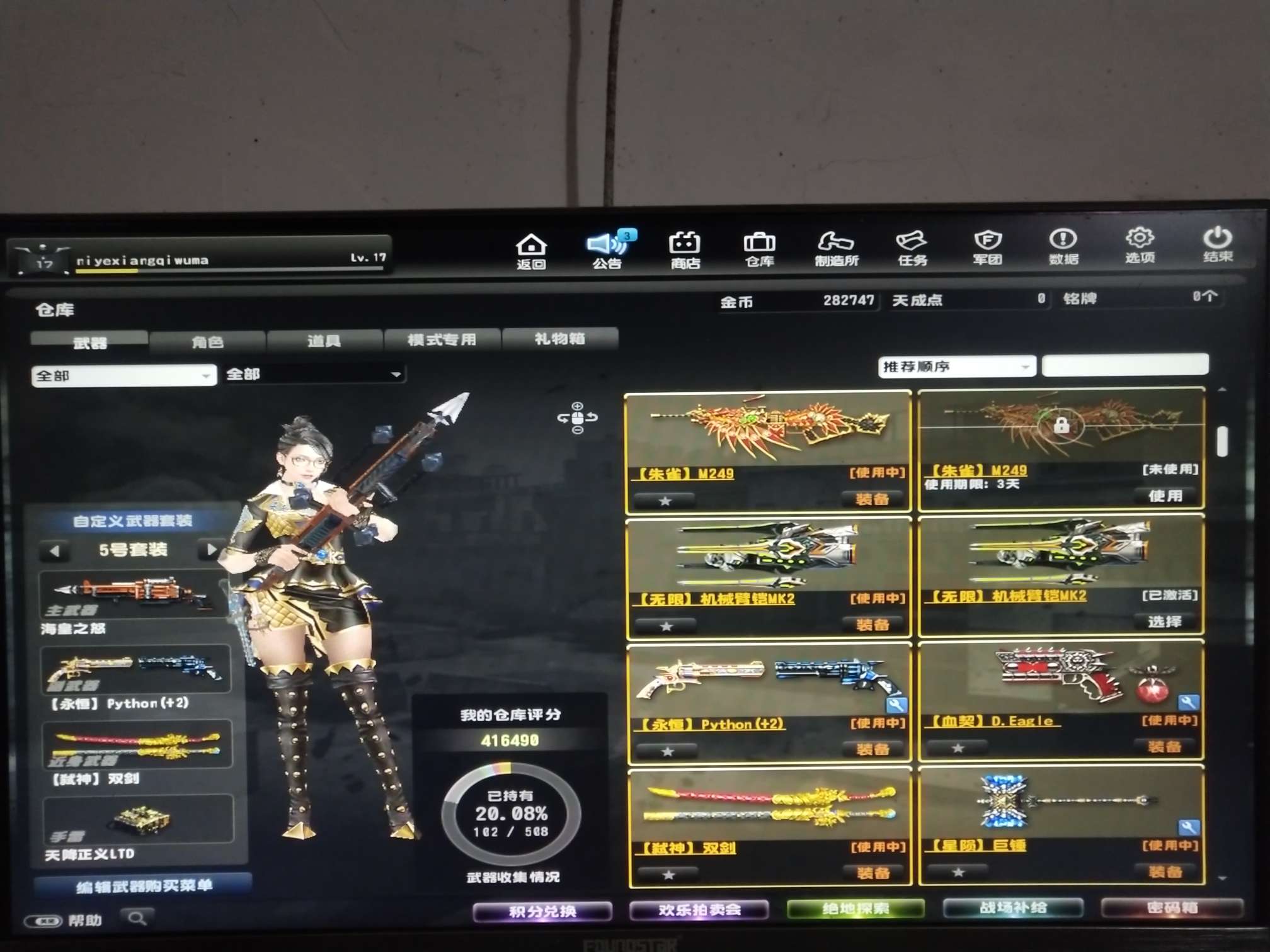This screenshot has width=1270, height=952.
Task: Toggle the star on 【永恒】Python(+2)
Action: [665, 749]
